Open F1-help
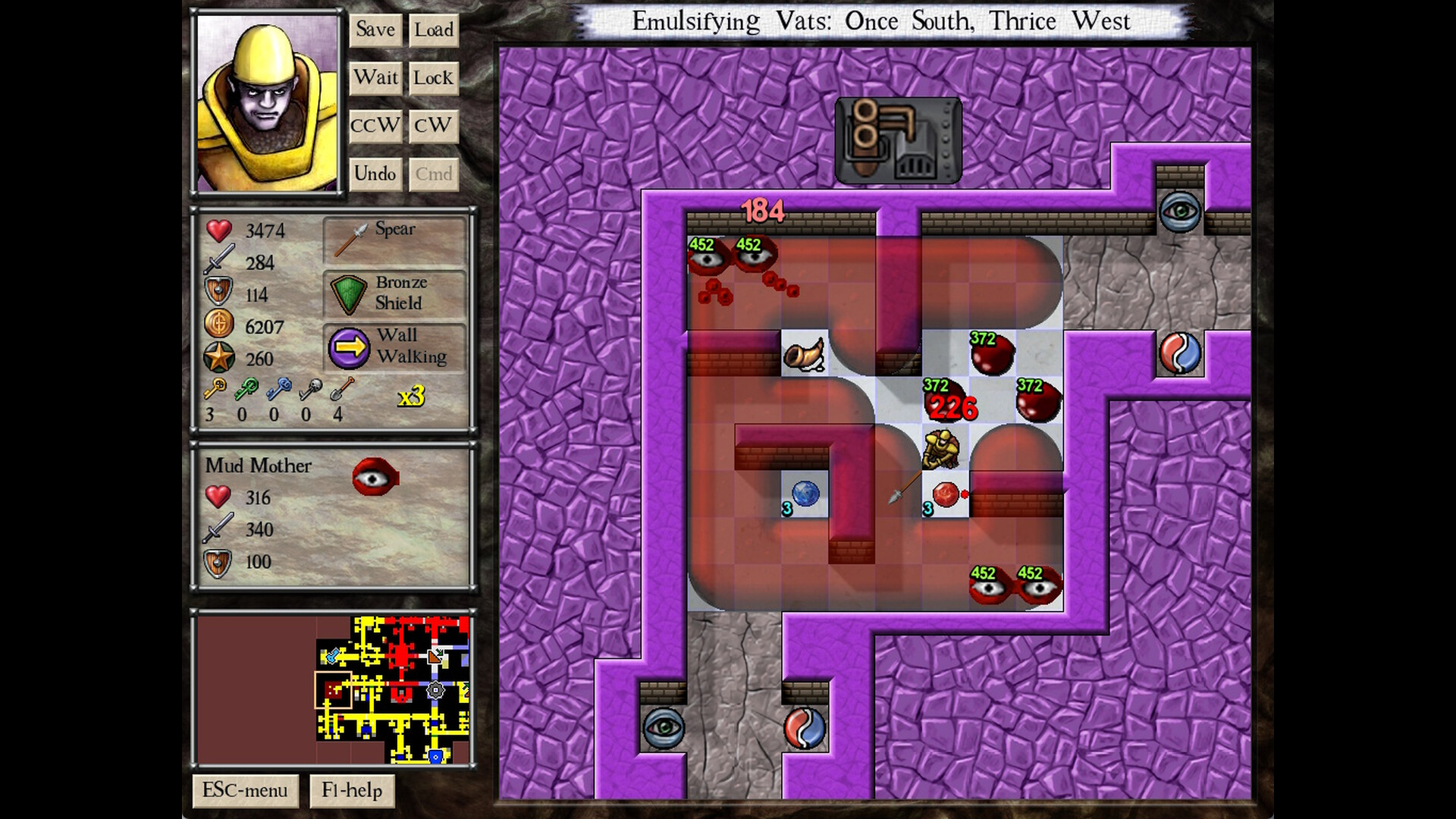Viewport: 1456px width, 819px height. coord(353,790)
